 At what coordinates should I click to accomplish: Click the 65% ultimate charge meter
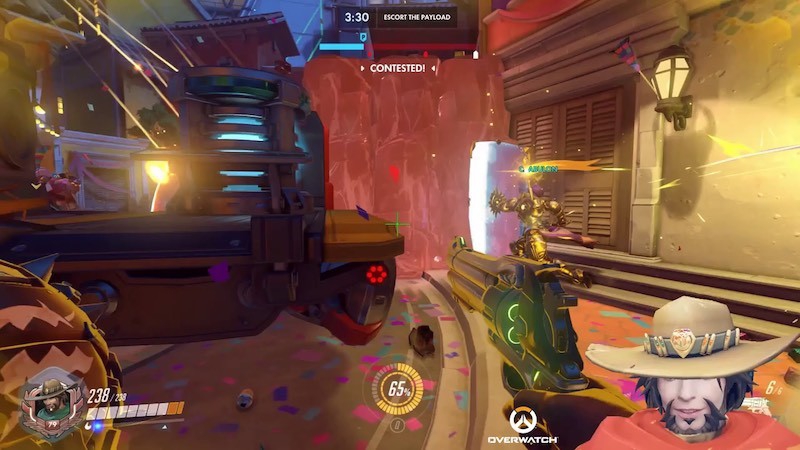pyautogui.click(x=398, y=388)
